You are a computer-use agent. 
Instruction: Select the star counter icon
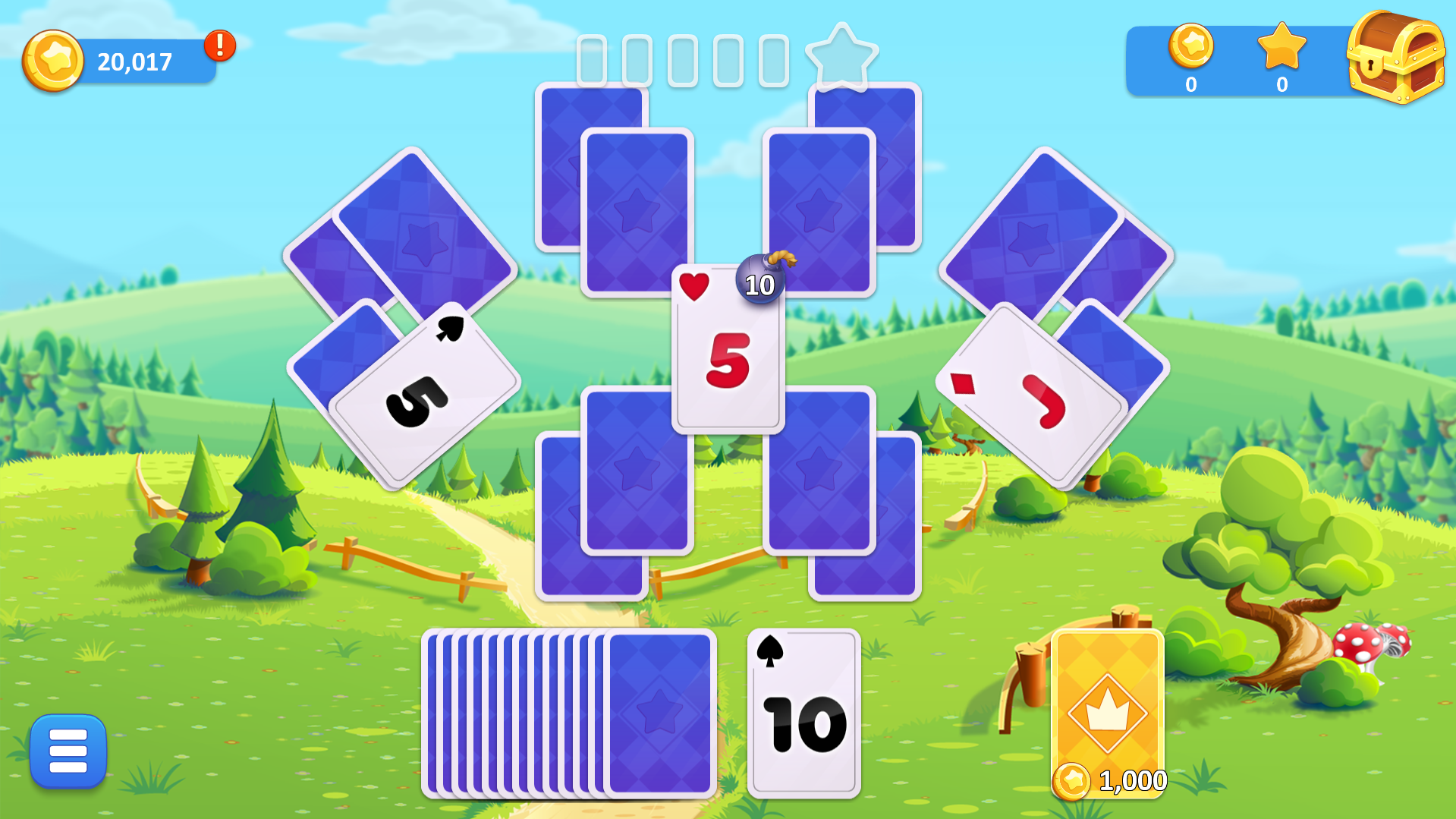tap(1282, 51)
